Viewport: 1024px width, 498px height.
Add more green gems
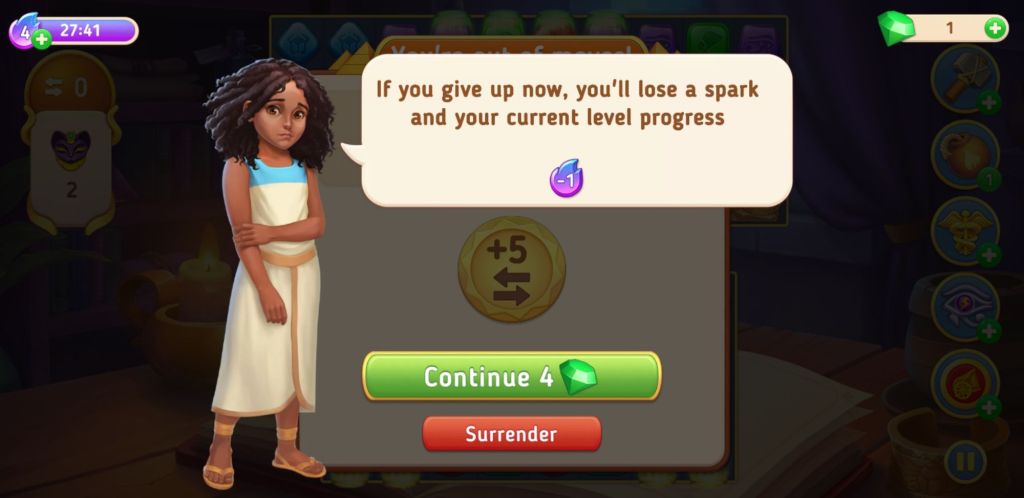point(995,28)
